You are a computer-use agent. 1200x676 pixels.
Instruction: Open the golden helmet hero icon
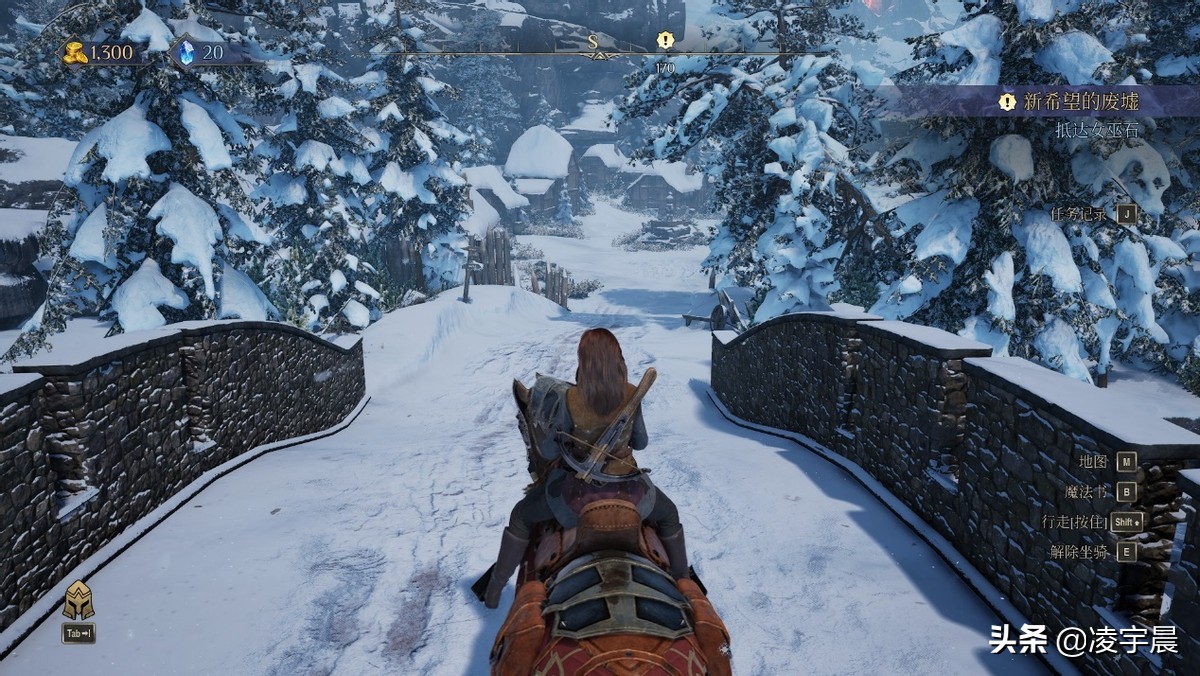point(78,600)
